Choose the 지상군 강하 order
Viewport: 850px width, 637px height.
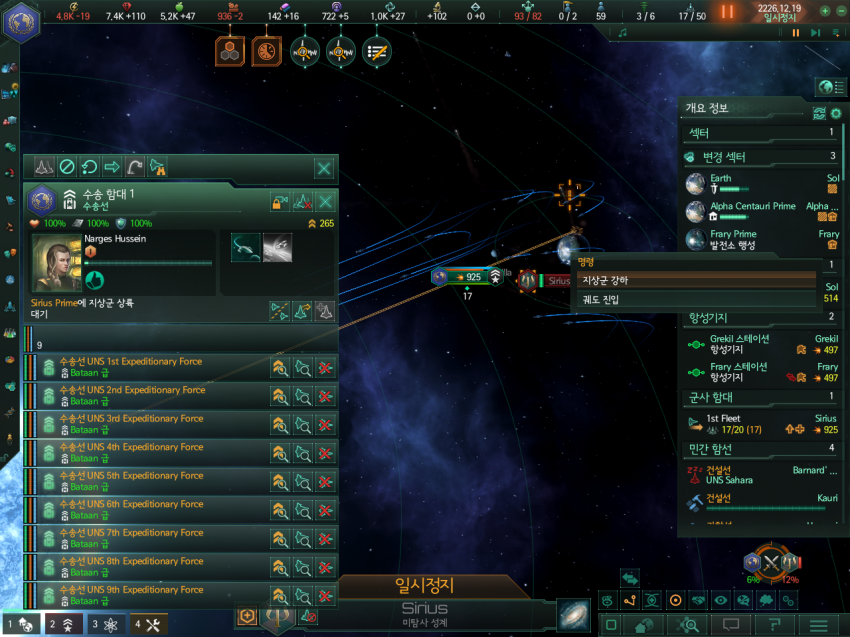click(695, 279)
